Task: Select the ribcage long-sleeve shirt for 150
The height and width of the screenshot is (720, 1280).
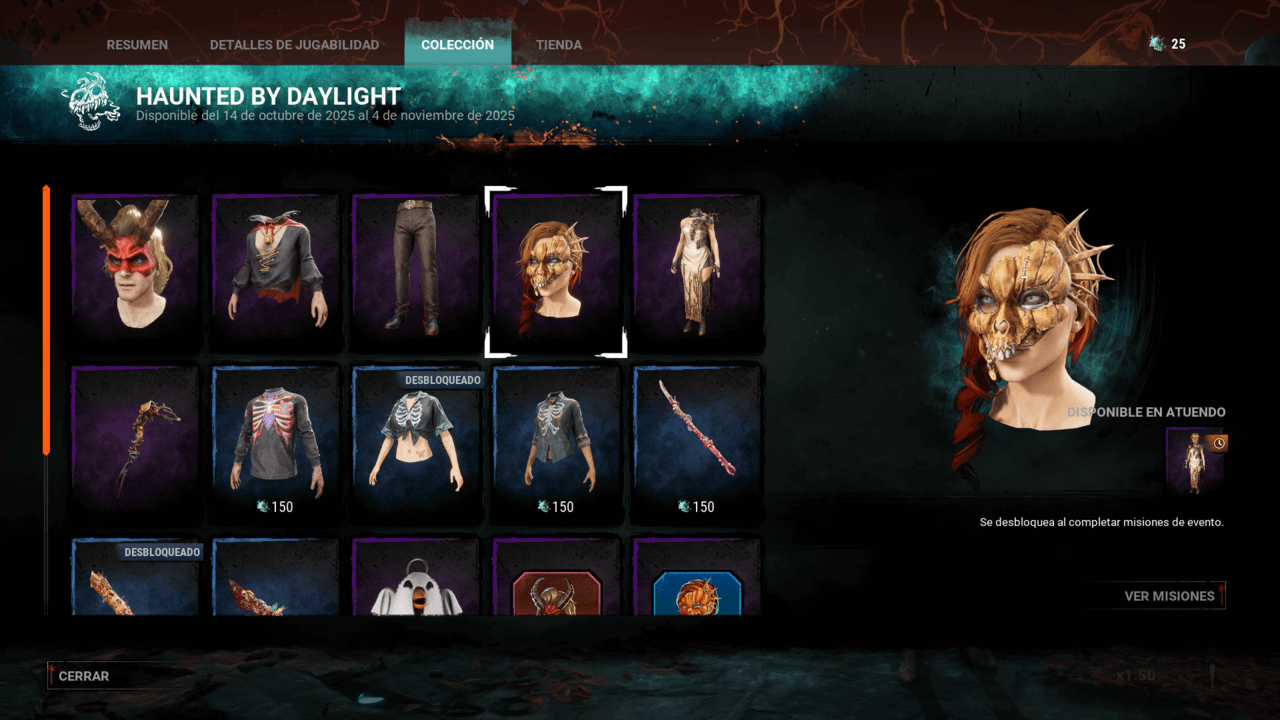Action: pos(276,440)
